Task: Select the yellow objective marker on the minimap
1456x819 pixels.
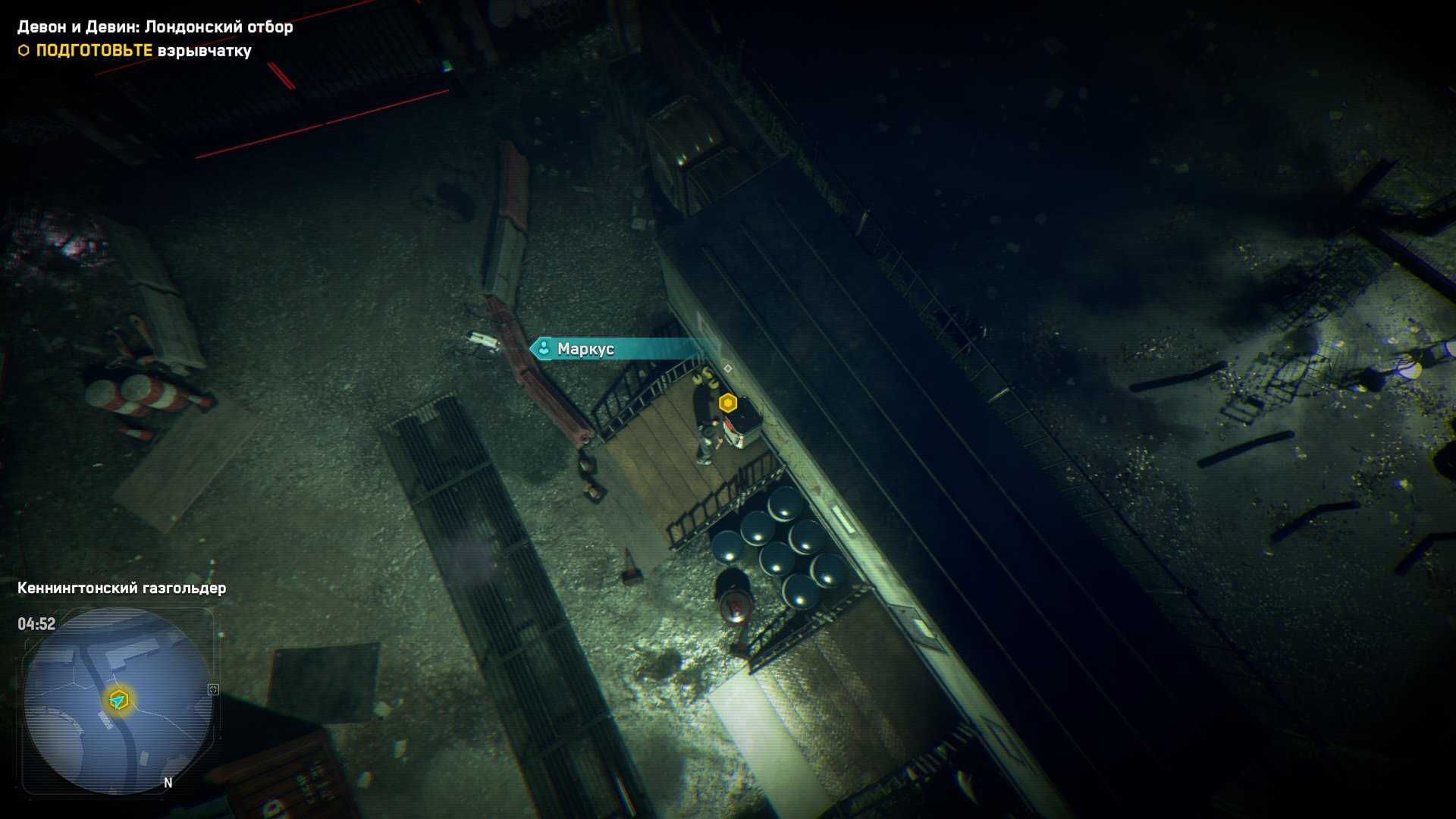Action: click(x=118, y=699)
